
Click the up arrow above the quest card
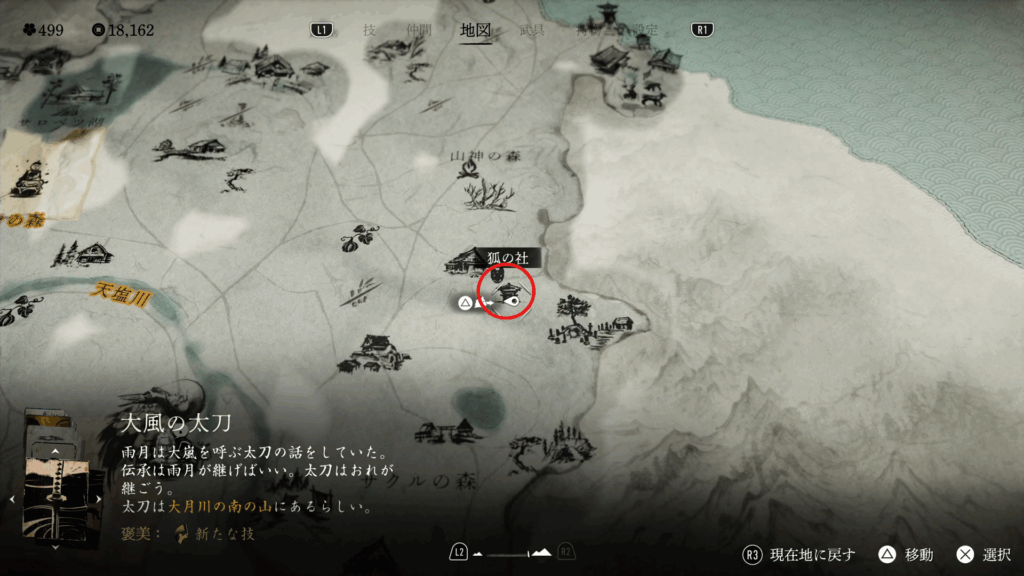56,451
